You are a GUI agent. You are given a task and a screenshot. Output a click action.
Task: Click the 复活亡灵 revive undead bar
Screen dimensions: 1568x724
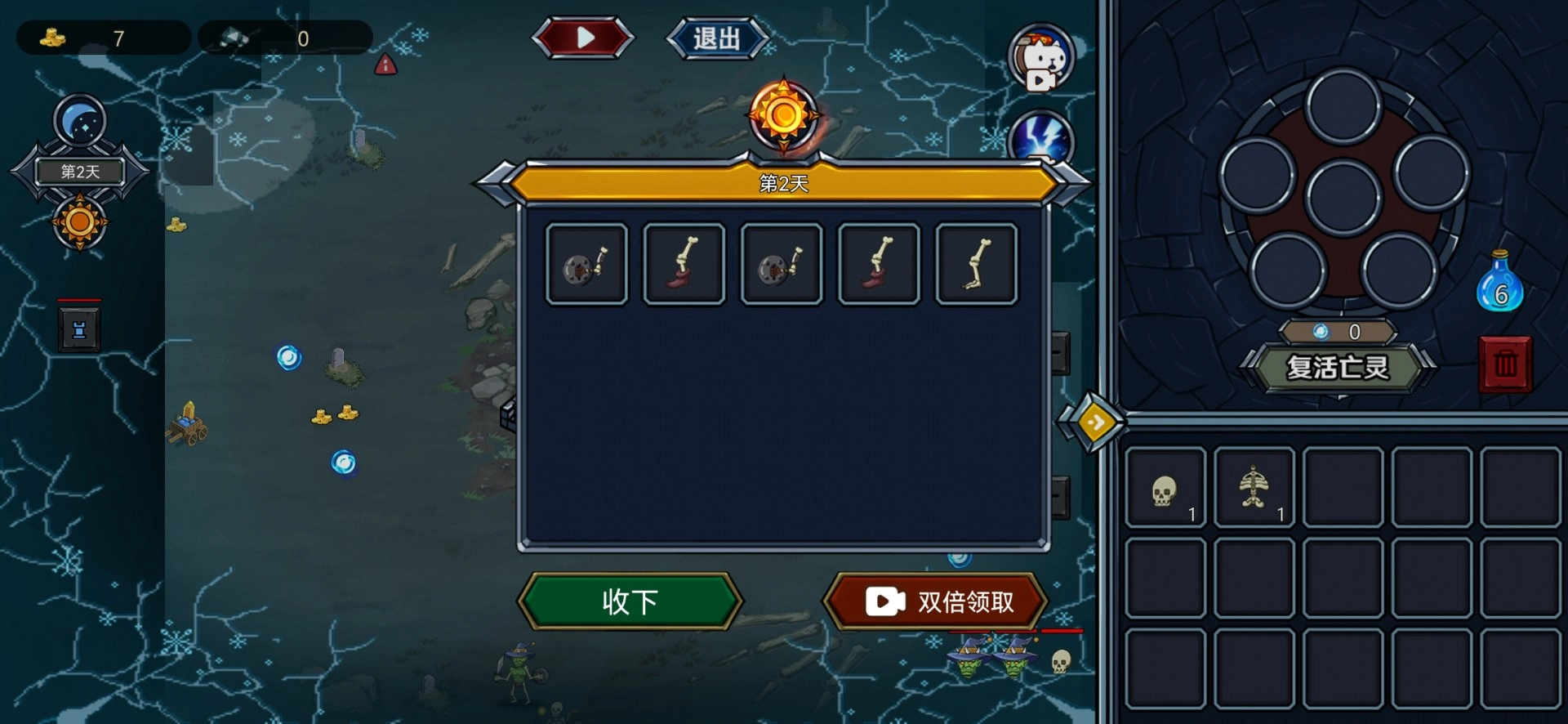tap(1339, 368)
